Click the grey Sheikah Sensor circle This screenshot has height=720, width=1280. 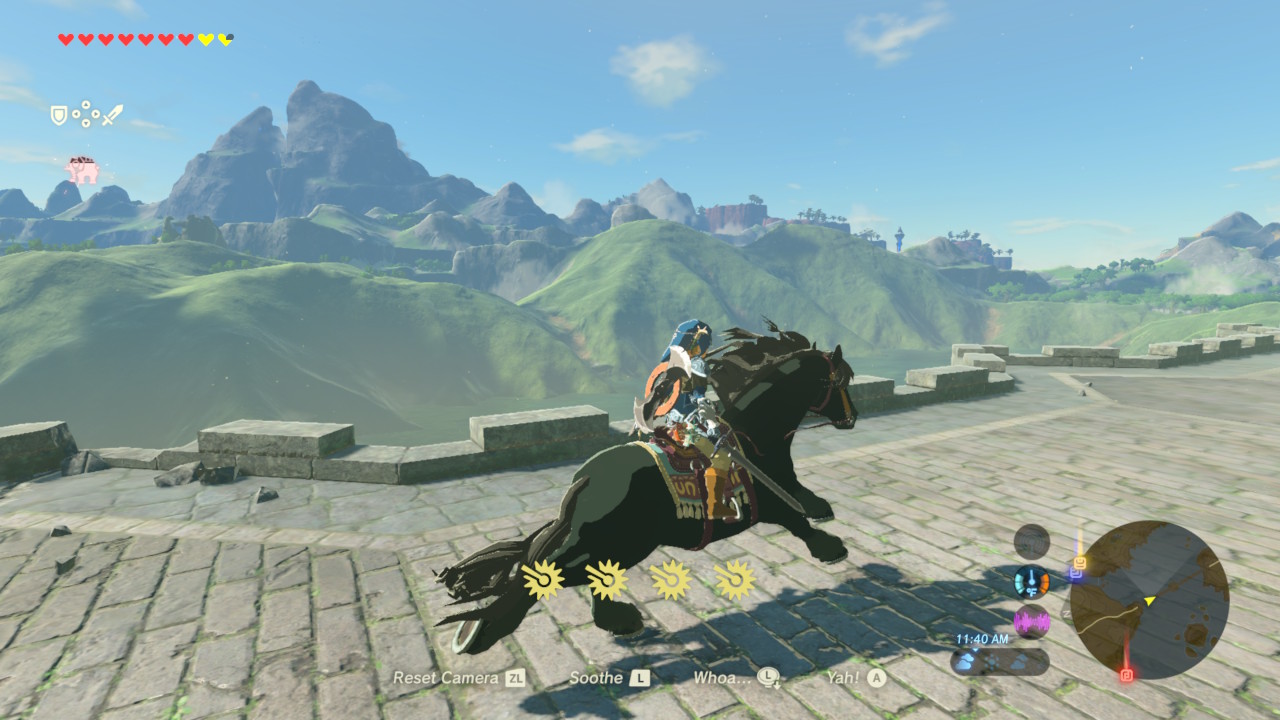point(1031,542)
